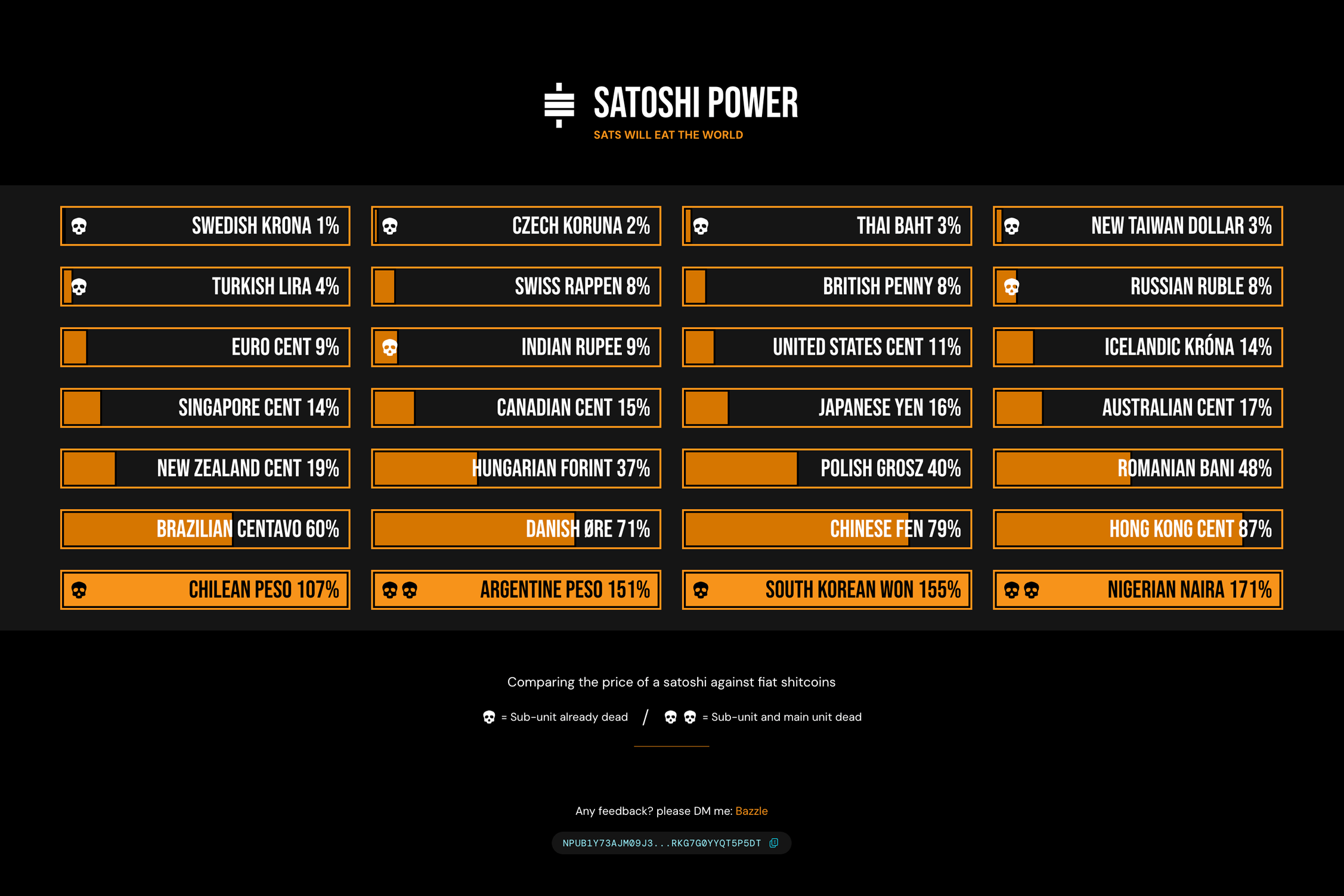The image size is (1344, 896).
Task: Click the skull icon in the legend text
Action: pos(489,717)
